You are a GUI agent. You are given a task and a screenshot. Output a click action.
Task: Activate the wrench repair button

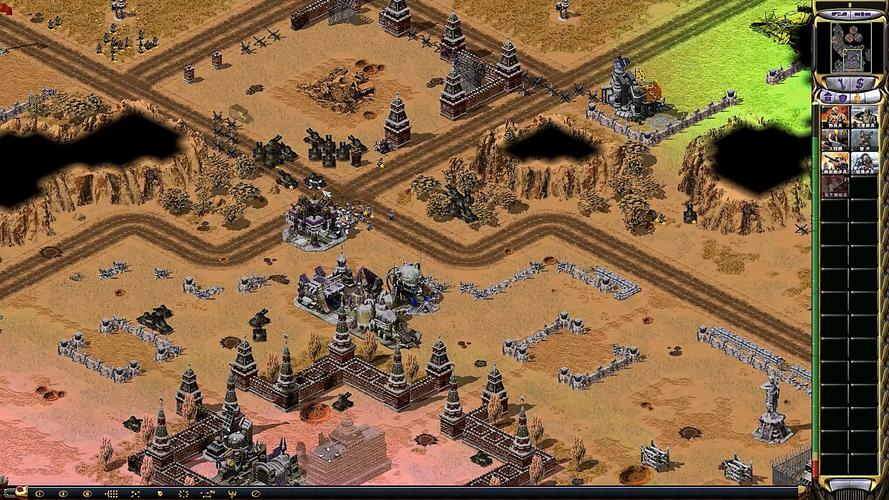click(x=840, y=83)
